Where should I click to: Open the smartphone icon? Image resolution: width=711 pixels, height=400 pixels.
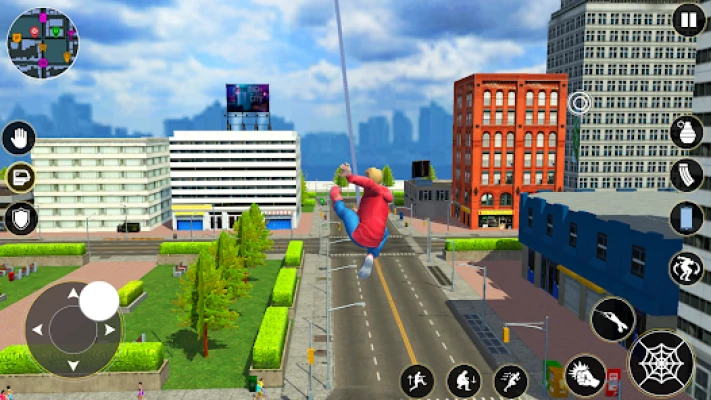click(686, 218)
